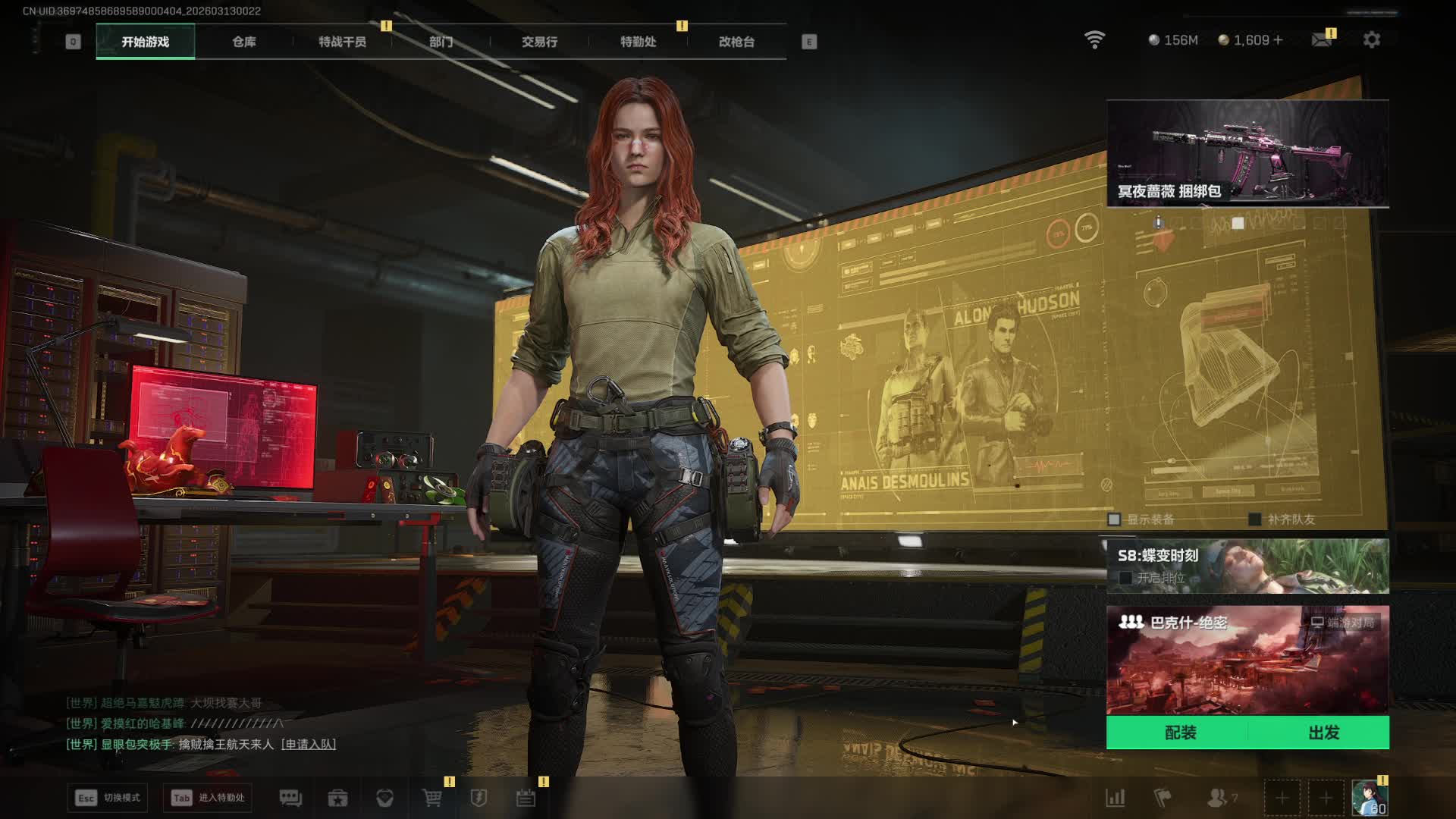Viewport: 1456px width, 819px height.
Task: Click 申请入队 link in world chat
Action: tap(309, 745)
